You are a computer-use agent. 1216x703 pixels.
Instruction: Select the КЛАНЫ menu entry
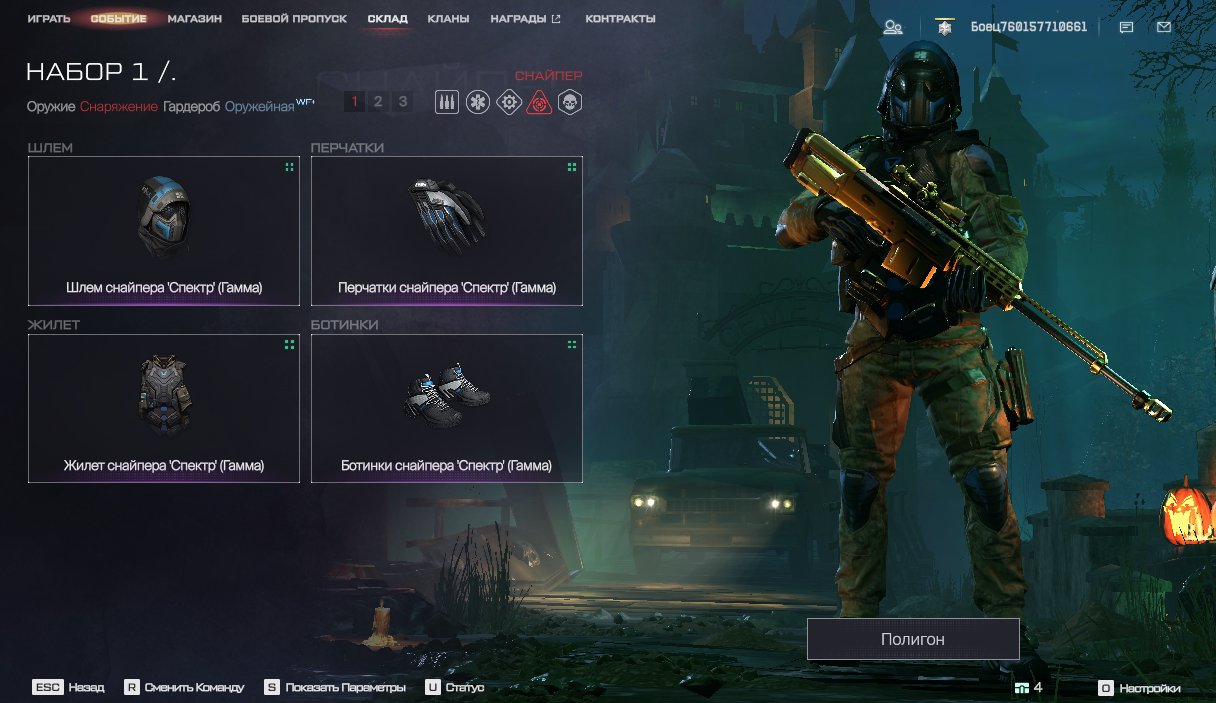click(x=448, y=19)
